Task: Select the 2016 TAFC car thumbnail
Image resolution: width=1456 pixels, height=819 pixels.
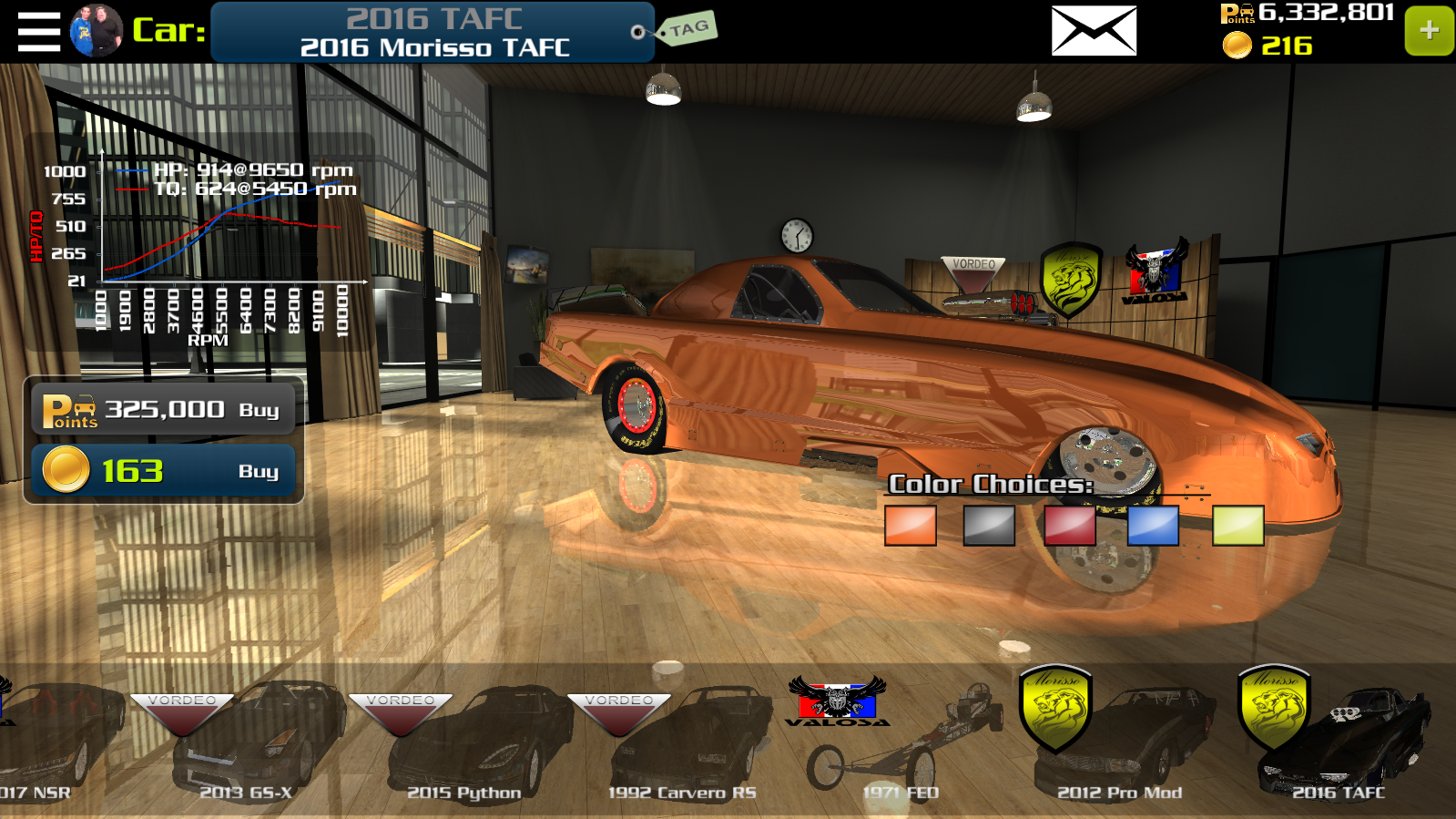Action: coord(1339,747)
